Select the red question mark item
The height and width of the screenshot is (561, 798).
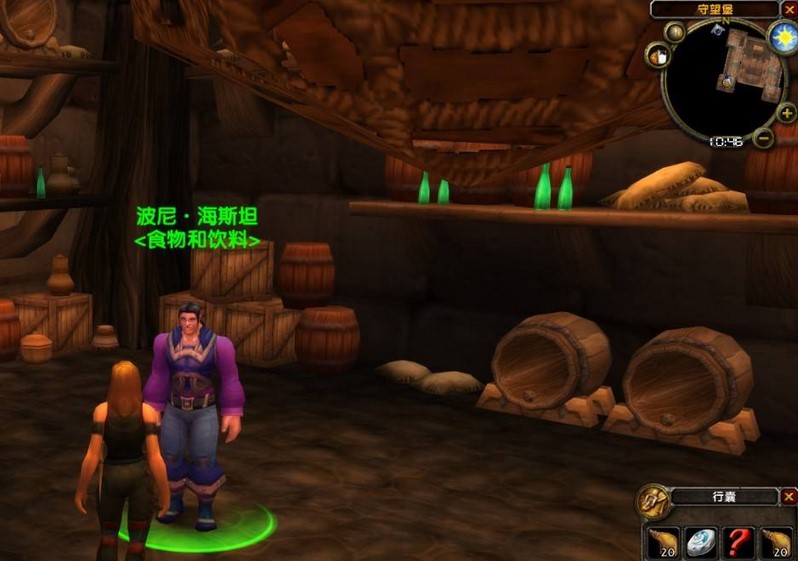pos(740,541)
